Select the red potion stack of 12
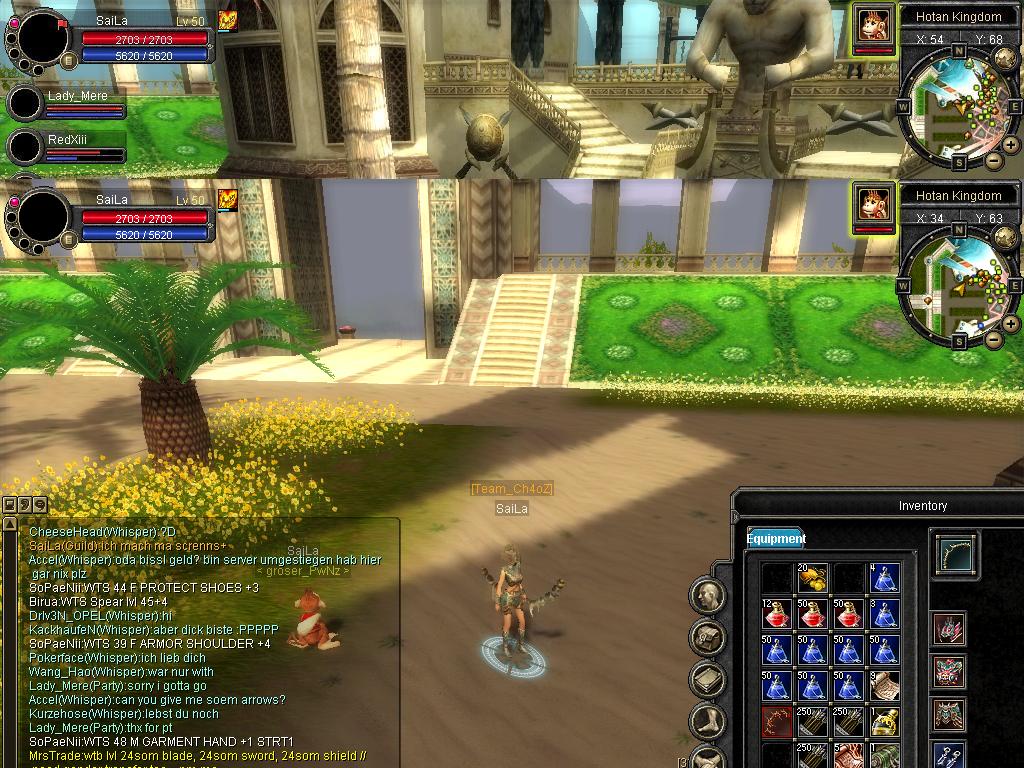Screen dimensions: 1024x768 (777, 614)
